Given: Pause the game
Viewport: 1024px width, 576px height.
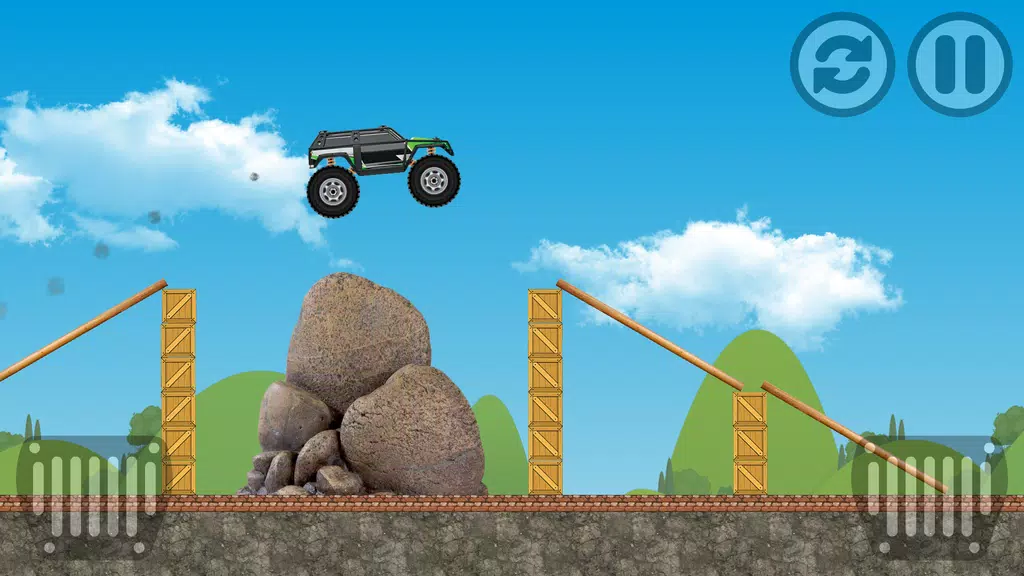Looking at the screenshot, I should [x=959, y=64].
